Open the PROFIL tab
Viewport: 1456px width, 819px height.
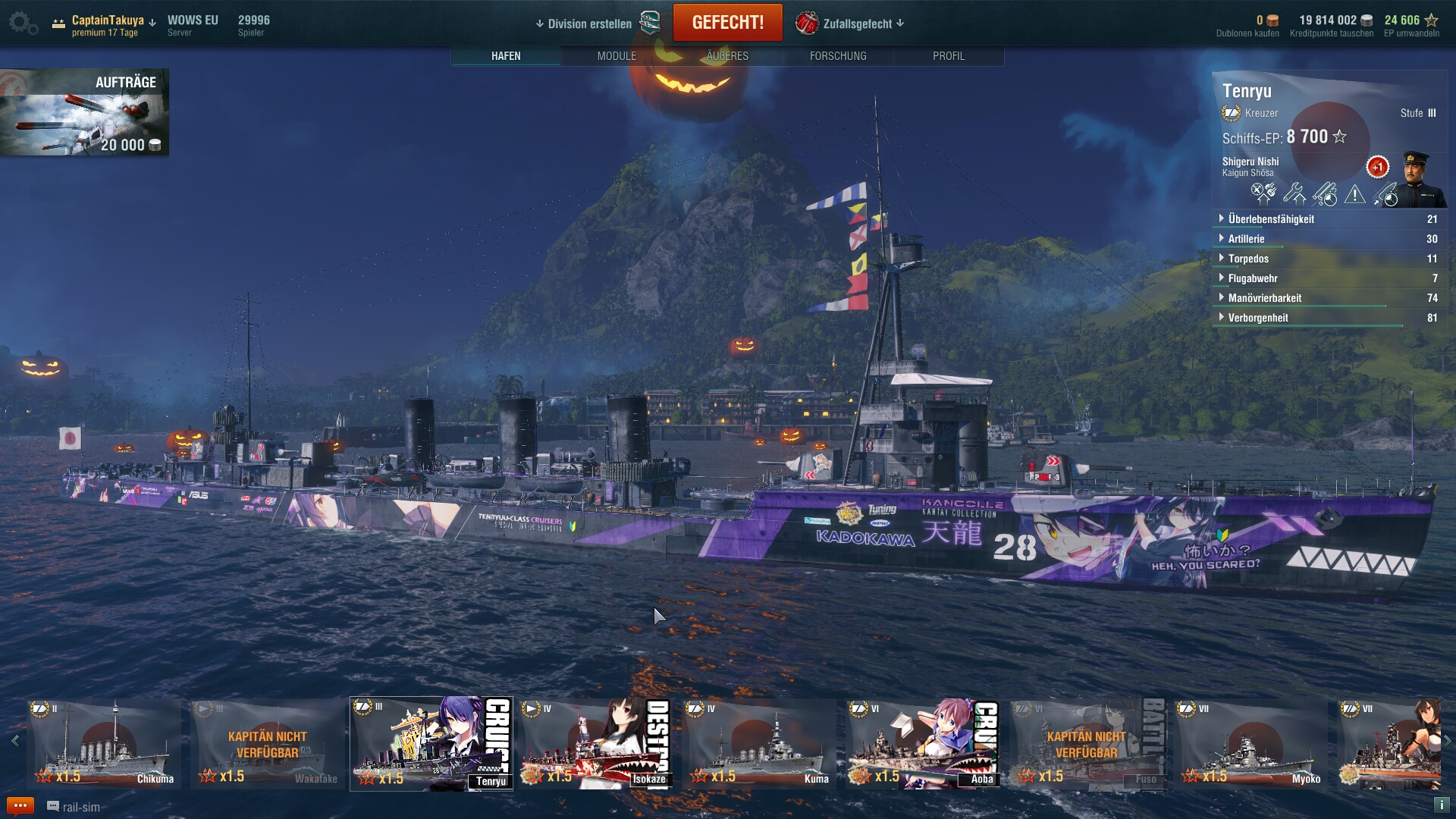pos(949,56)
